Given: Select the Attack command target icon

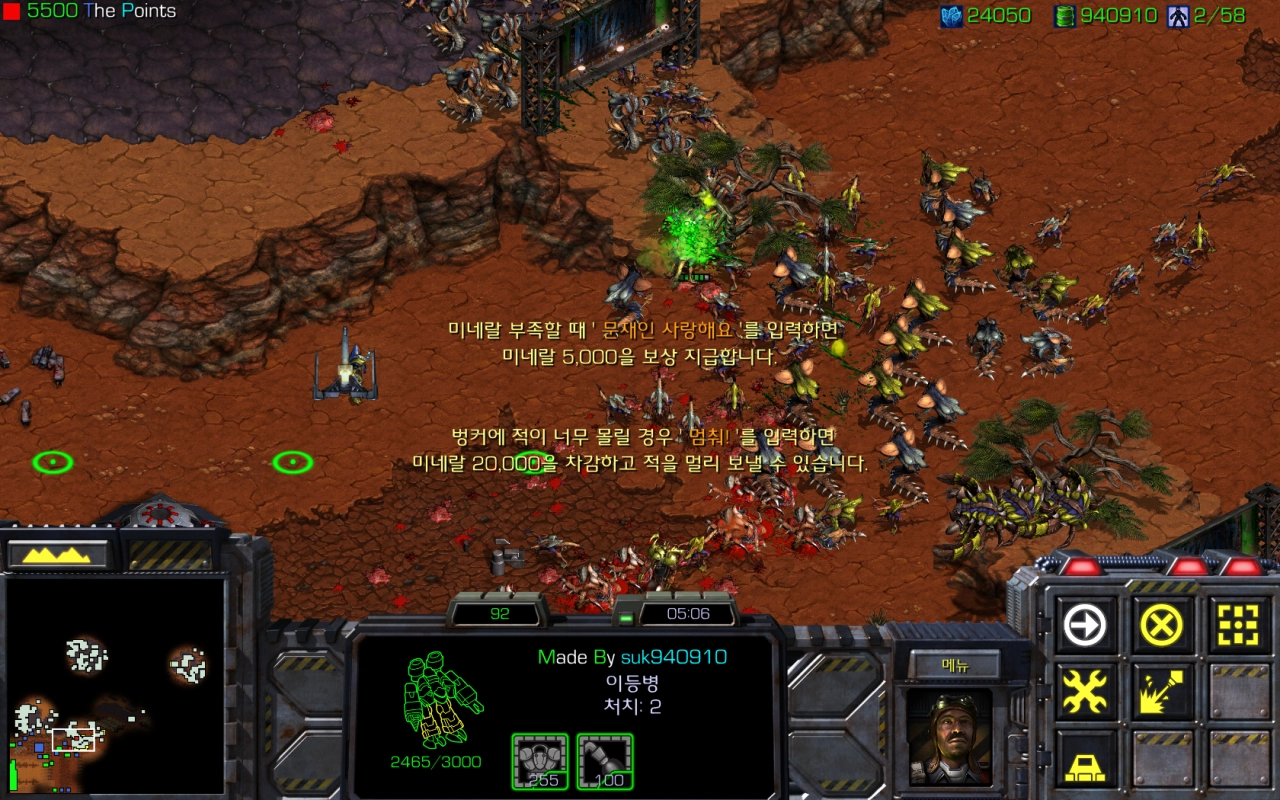Looking at the screenshot, I should [x=1237, y=627].
